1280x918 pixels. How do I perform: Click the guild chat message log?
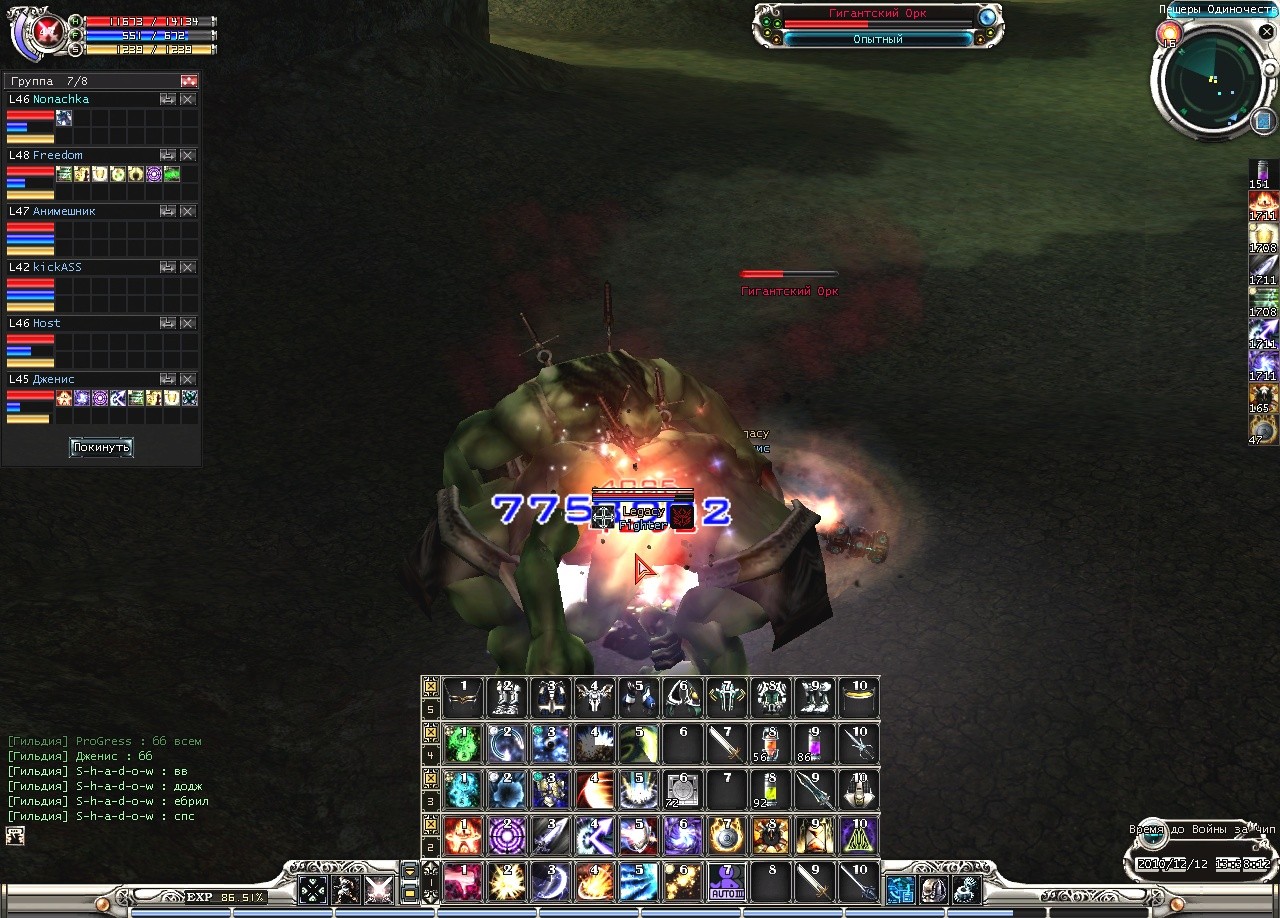tap(105, 779)
